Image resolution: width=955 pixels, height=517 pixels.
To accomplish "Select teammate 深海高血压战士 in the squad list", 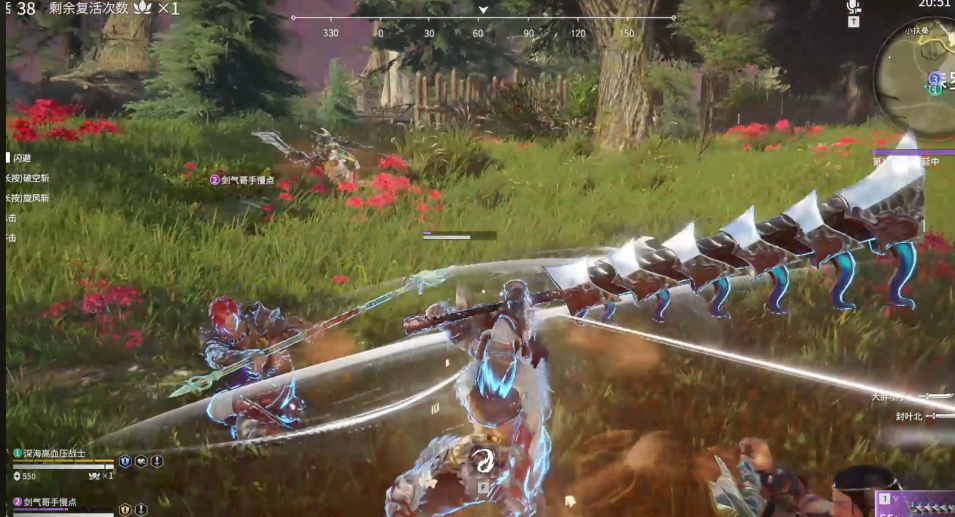I will tap(52, 453).
